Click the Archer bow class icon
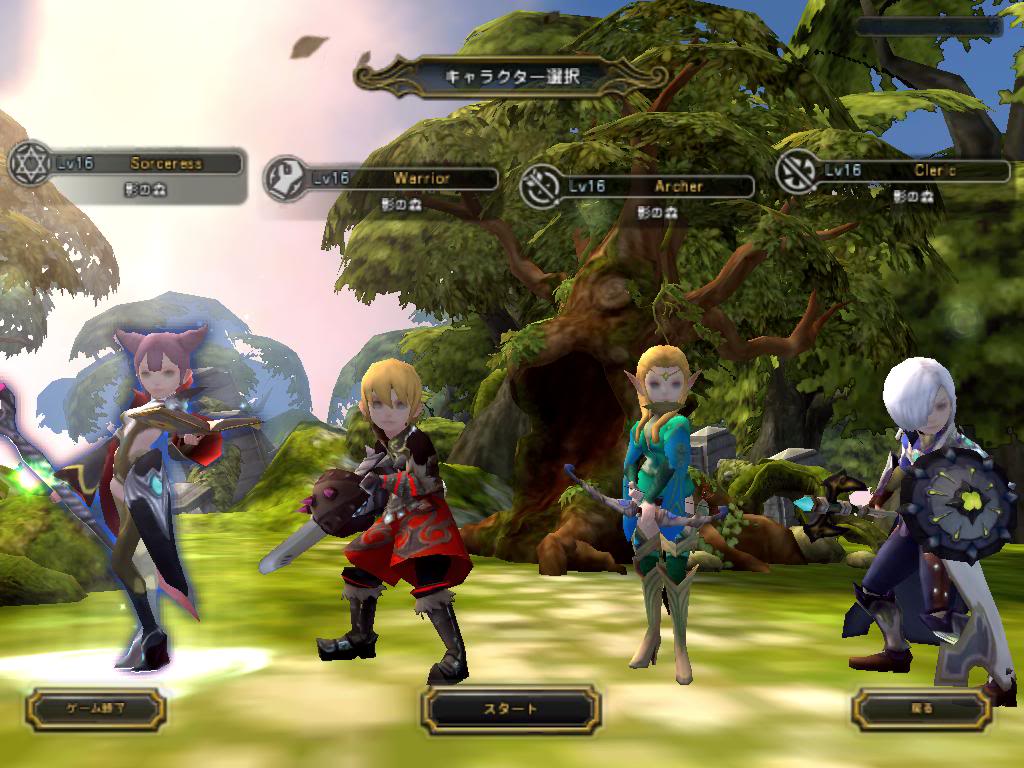Screen dimensions: 1024x768 tap(541, 186)
